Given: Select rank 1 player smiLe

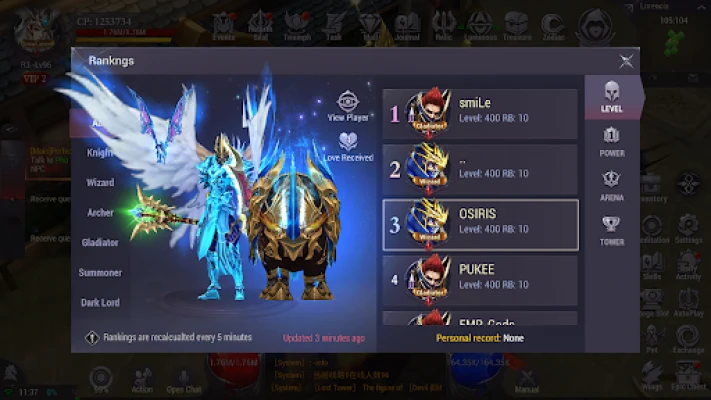Looking at the screenshot, I should 480,114.
